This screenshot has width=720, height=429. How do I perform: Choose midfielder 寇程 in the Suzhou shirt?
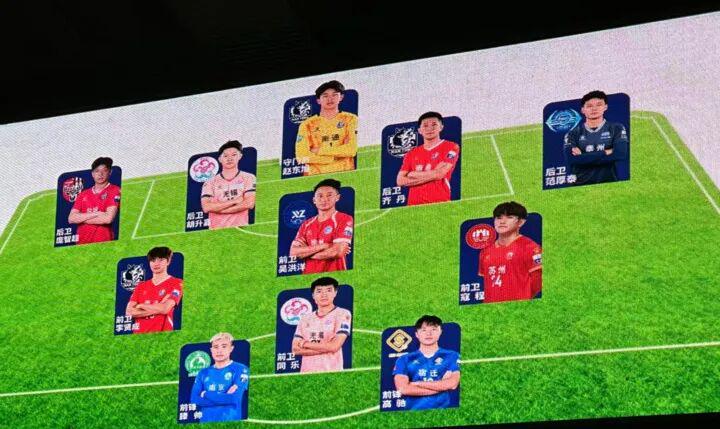pyautogui.click(x=501, y=258)
